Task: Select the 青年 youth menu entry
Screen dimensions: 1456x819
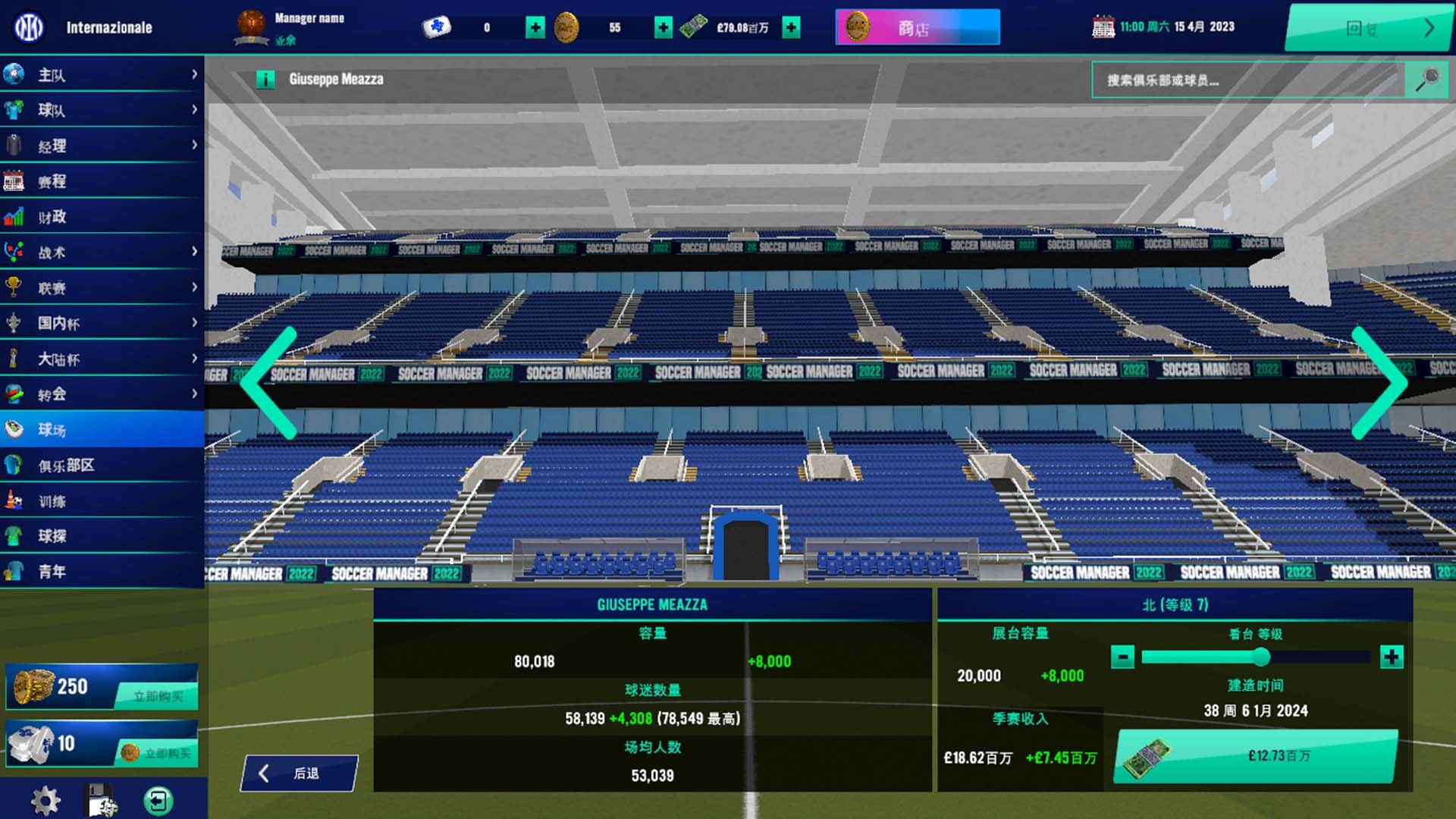Action: coord(102,572)
